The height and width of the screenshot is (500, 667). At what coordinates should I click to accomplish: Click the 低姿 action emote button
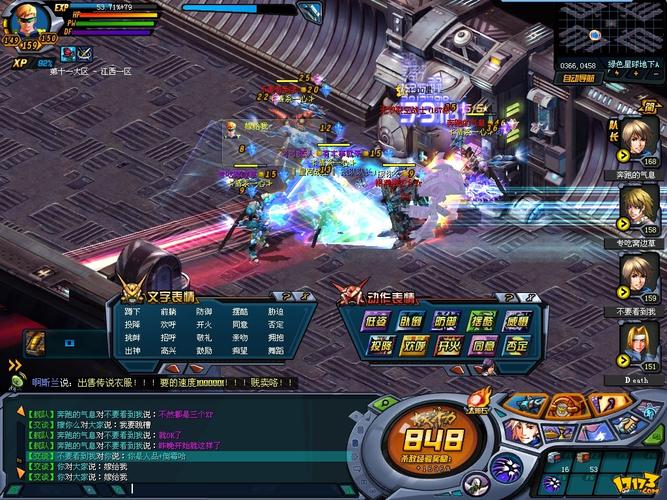tap(377, 322)
